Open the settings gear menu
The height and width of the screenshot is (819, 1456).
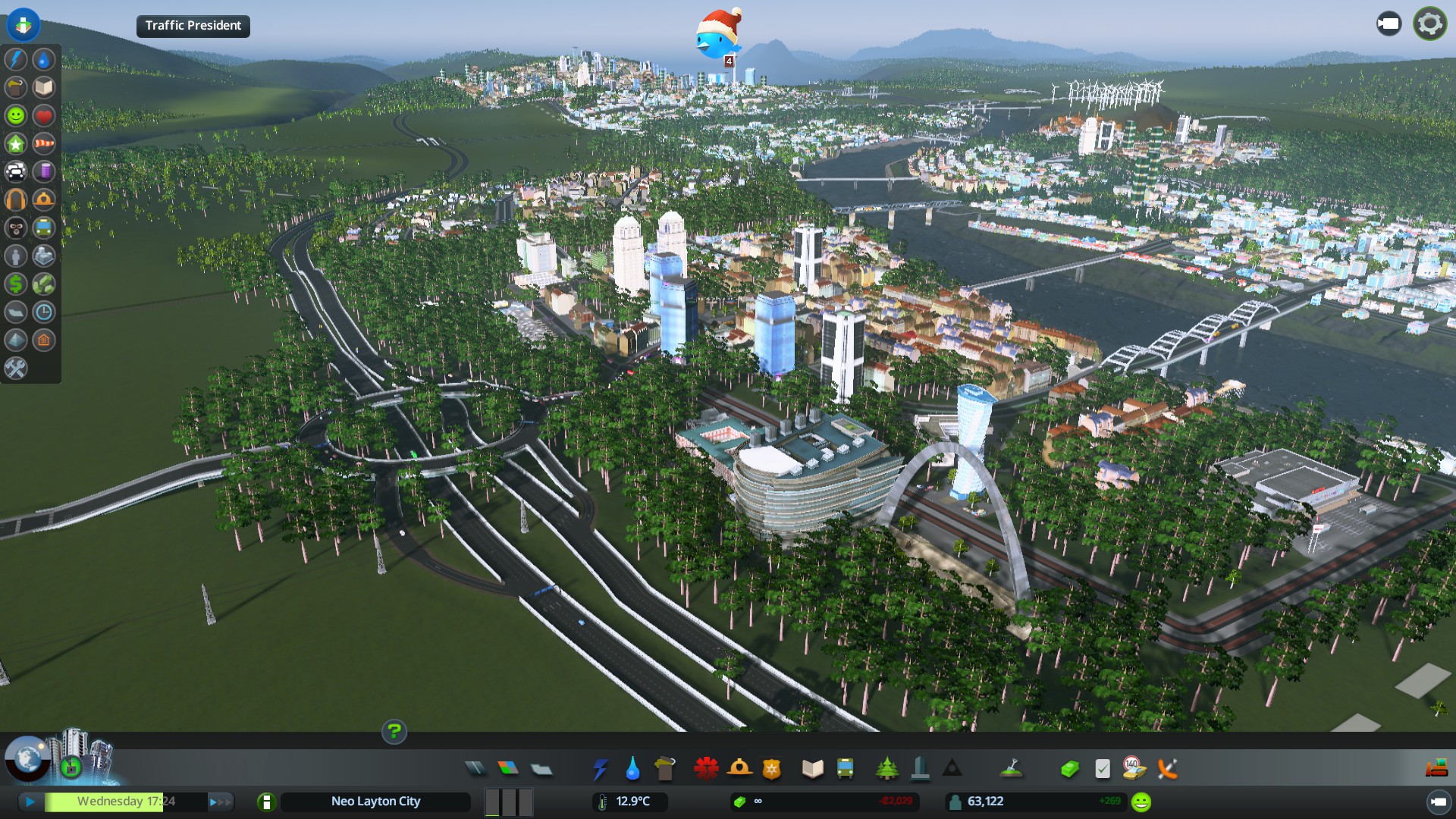pyautogui.click(x=1429, y=24)
